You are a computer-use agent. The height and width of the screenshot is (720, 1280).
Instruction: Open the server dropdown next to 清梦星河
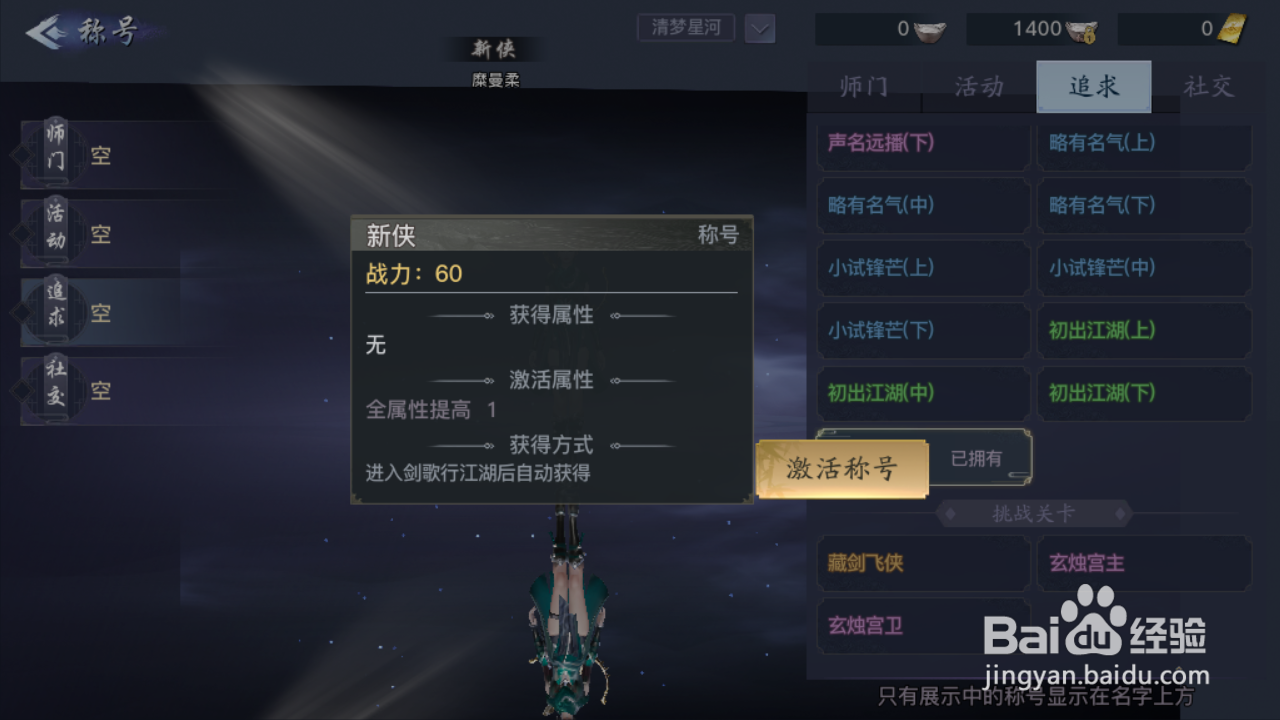(759, 29)
